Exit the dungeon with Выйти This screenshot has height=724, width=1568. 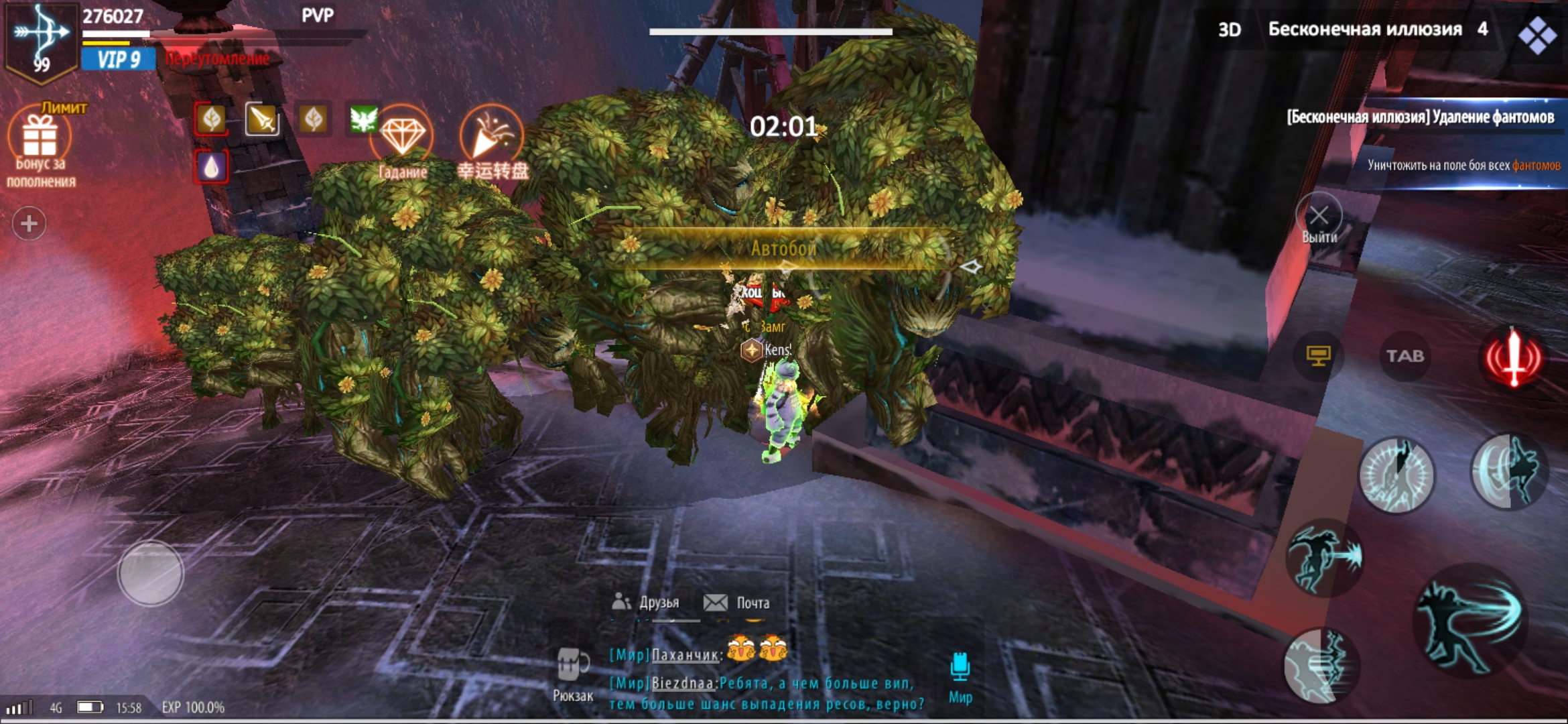(1319, 217)
